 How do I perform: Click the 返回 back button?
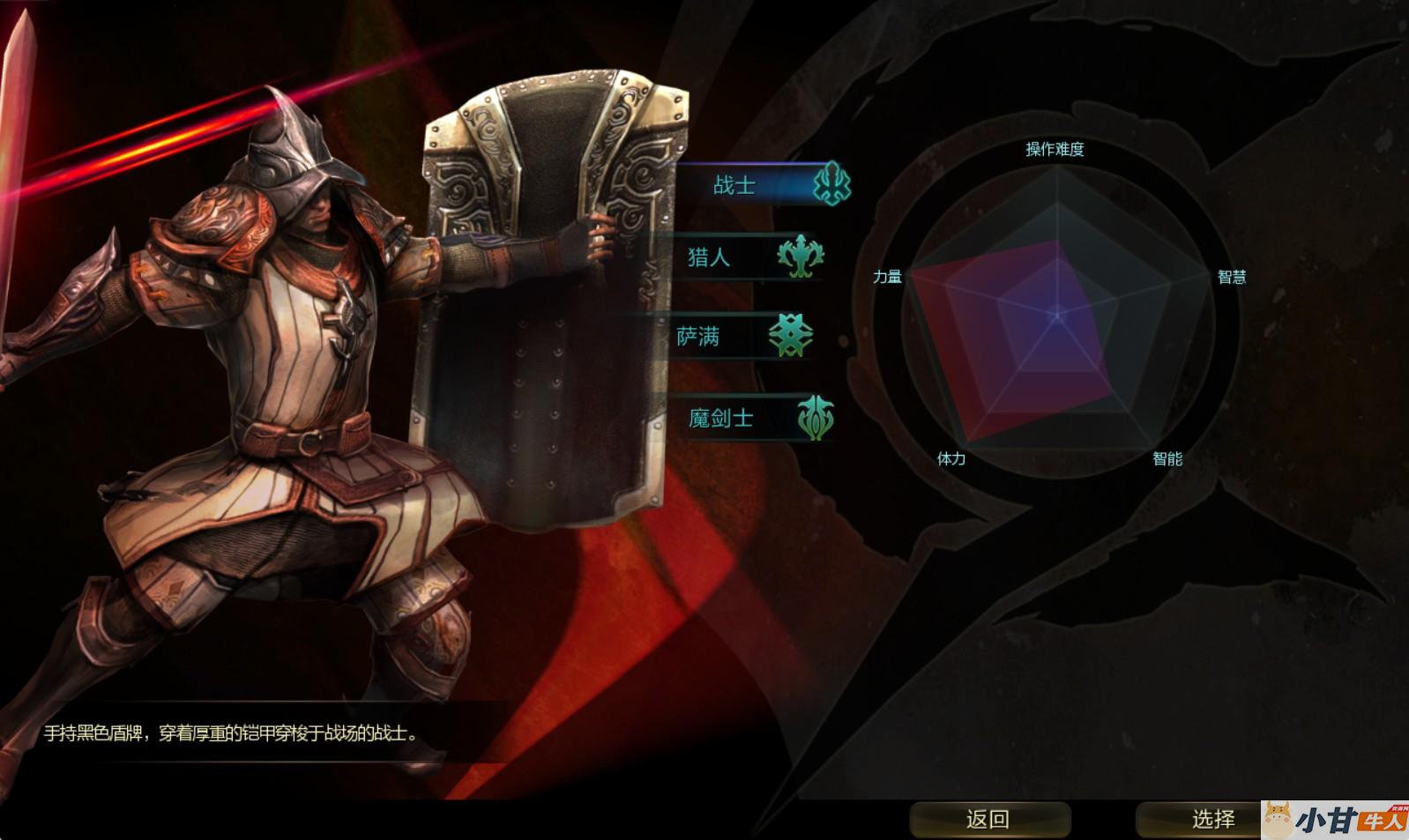tap(989, 820)
